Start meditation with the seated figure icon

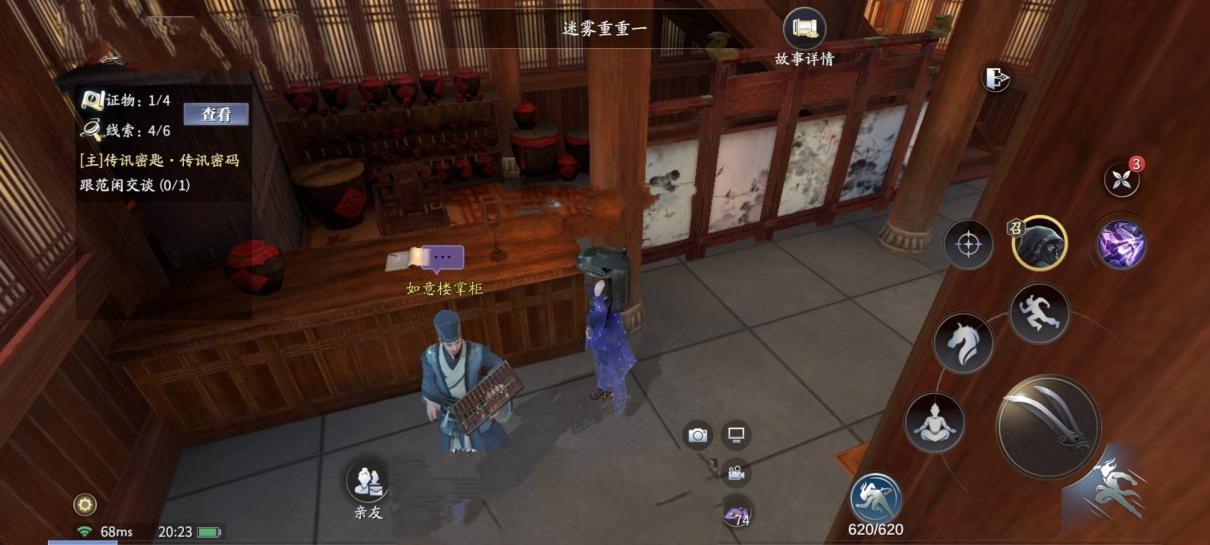[934, 422]
